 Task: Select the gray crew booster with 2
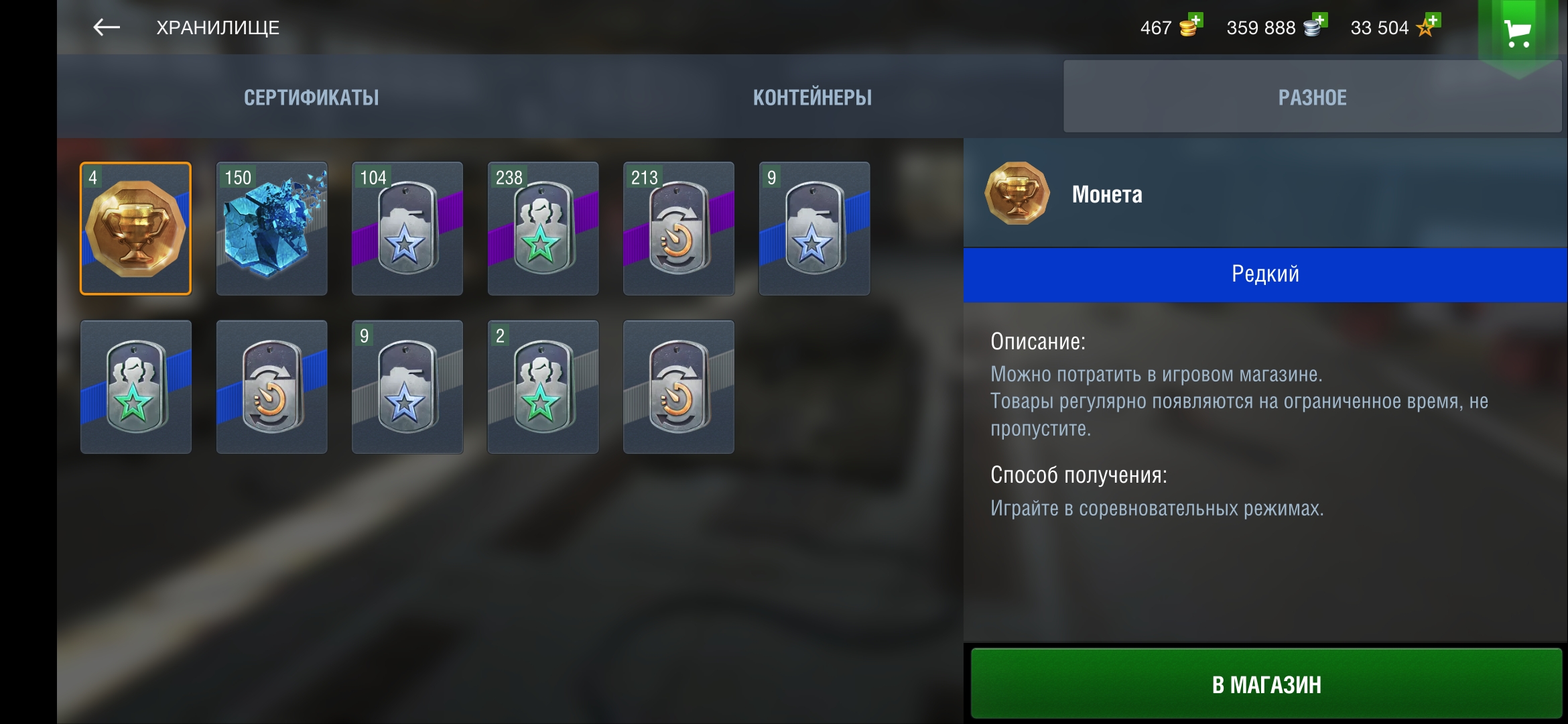543,387
